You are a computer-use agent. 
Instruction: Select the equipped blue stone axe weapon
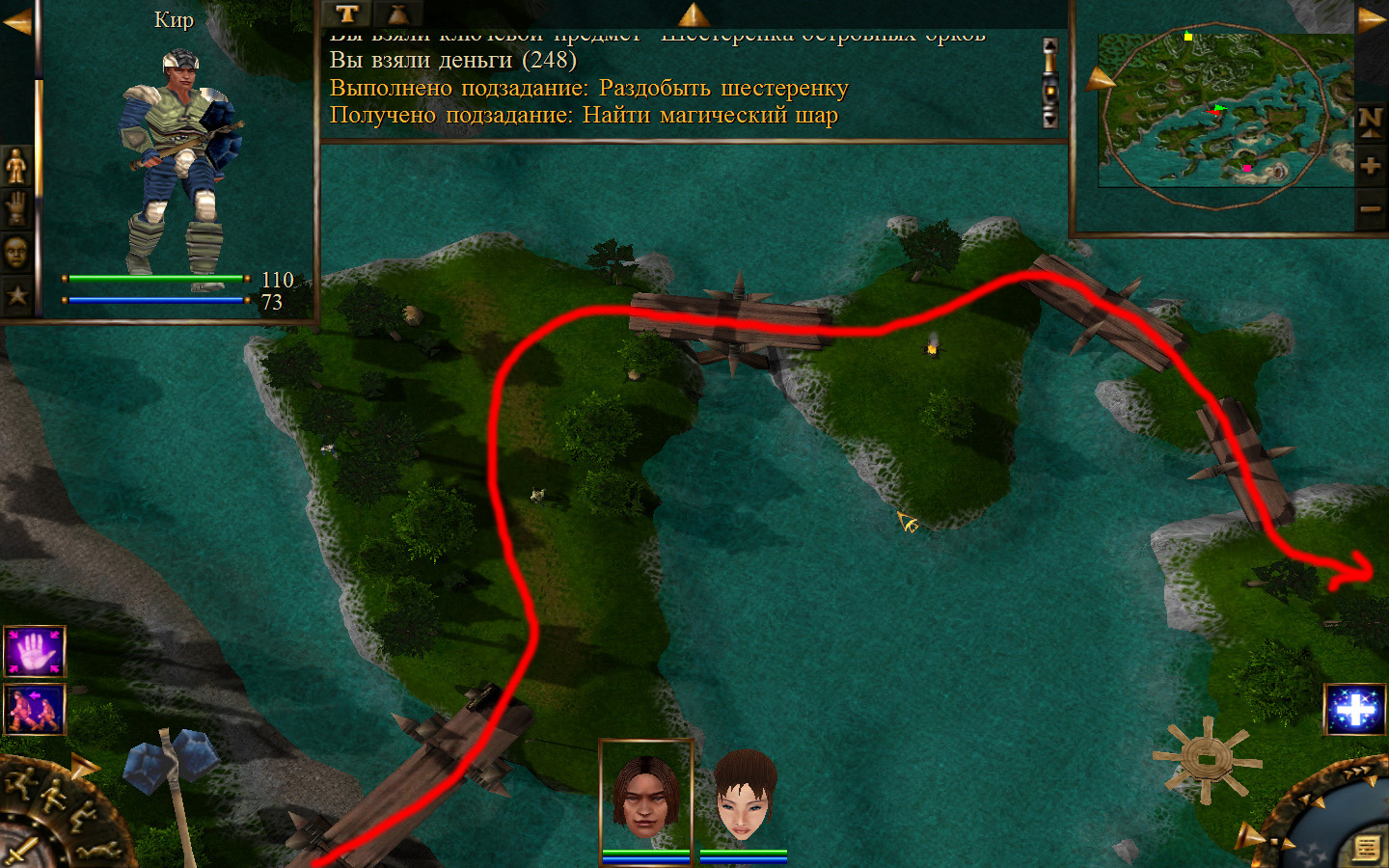tap(174, 772)
